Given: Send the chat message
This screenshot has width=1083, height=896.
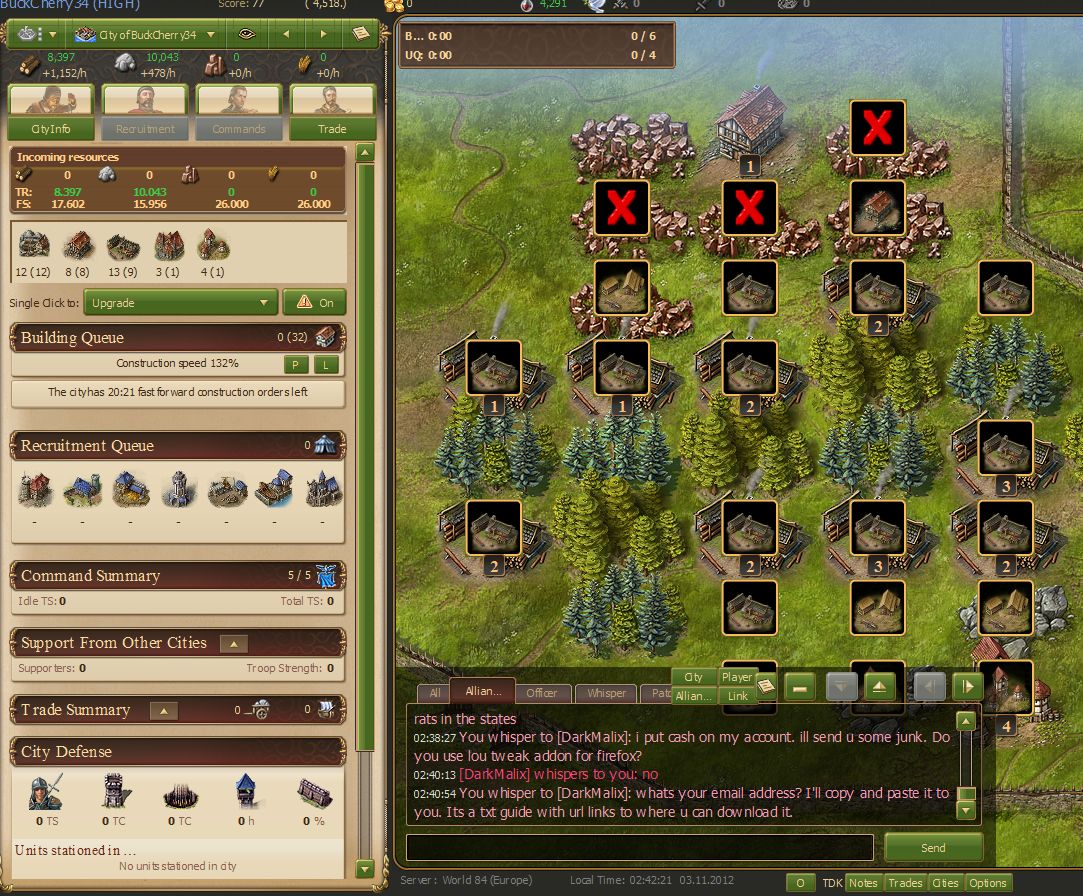Looking at the screenshot, I should [x=932, y=848].
